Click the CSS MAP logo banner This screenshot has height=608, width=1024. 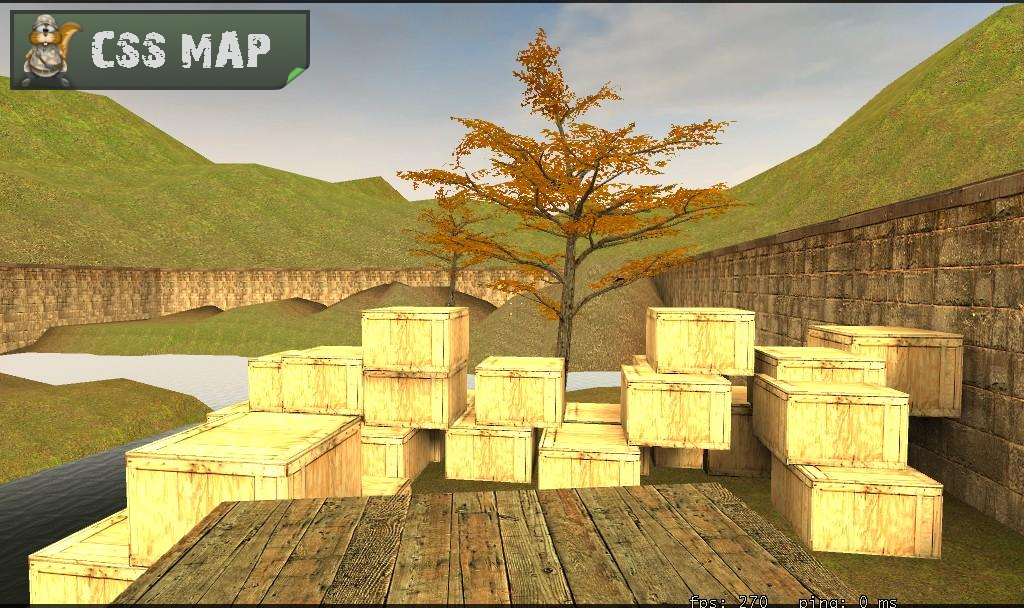pyautogui.click(x=160, y=50)
